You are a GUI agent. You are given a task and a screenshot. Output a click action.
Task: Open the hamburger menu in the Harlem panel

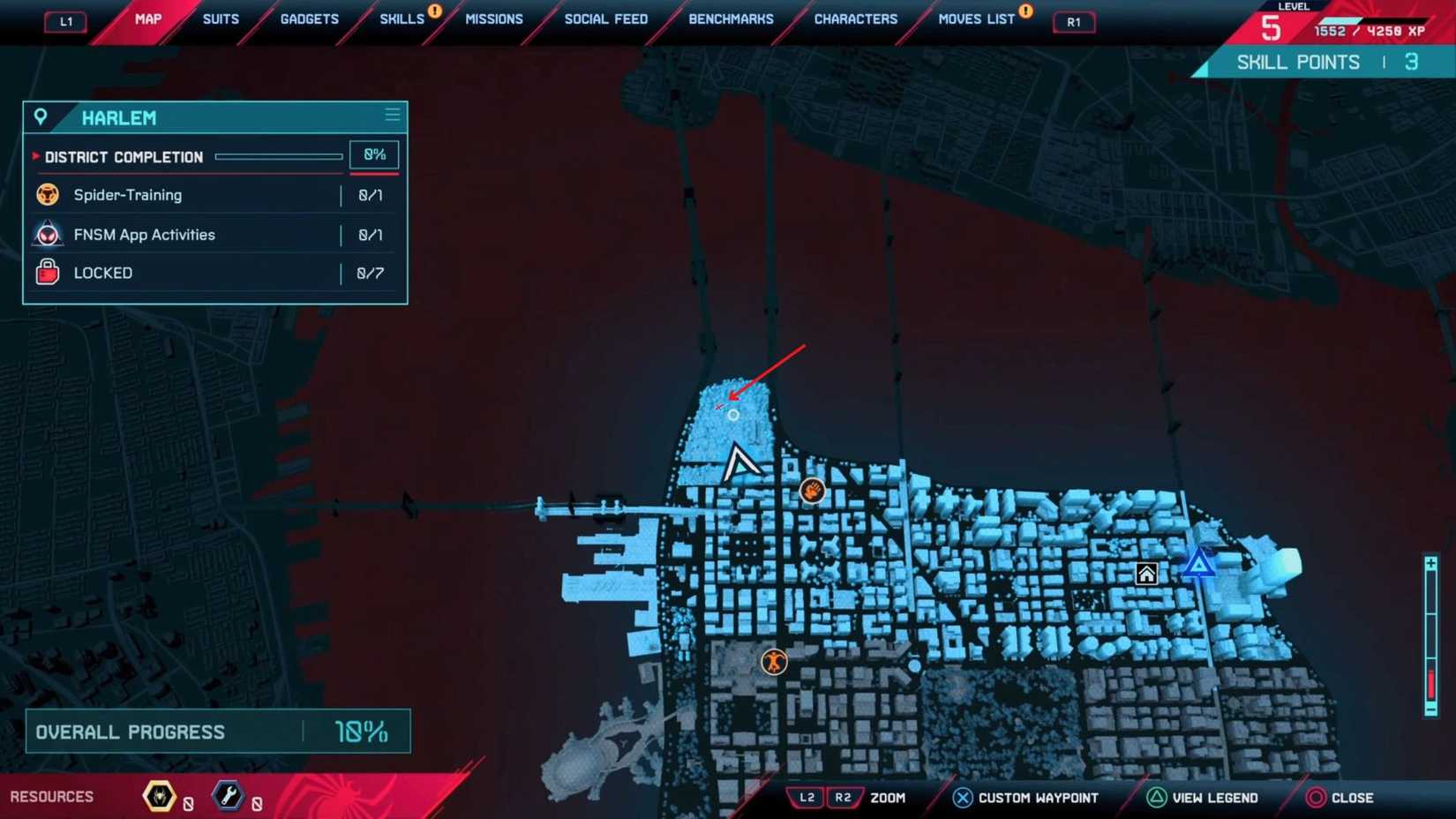392,115
